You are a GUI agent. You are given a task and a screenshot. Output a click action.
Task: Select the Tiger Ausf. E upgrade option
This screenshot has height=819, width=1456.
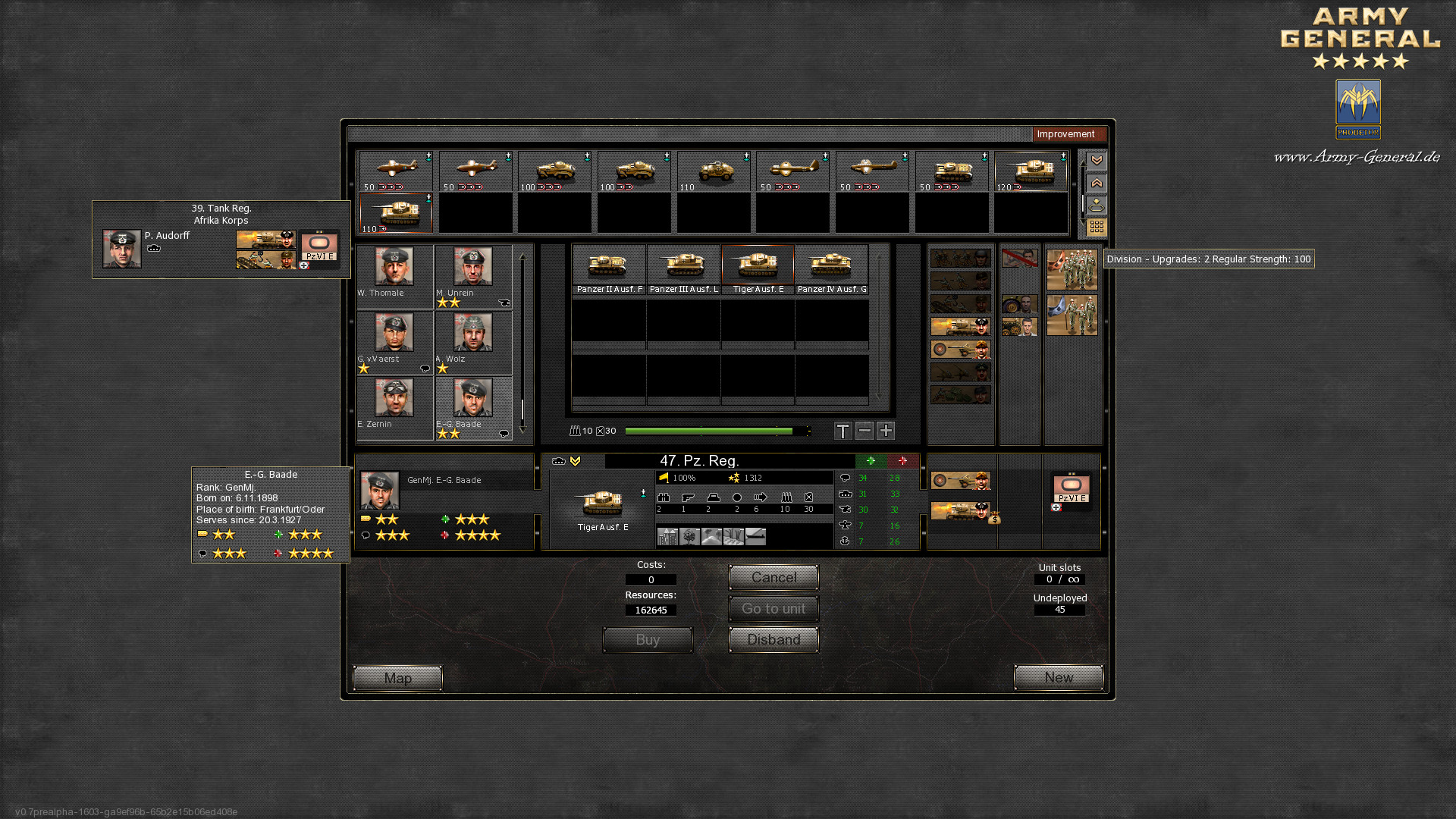tap(758, 265)
